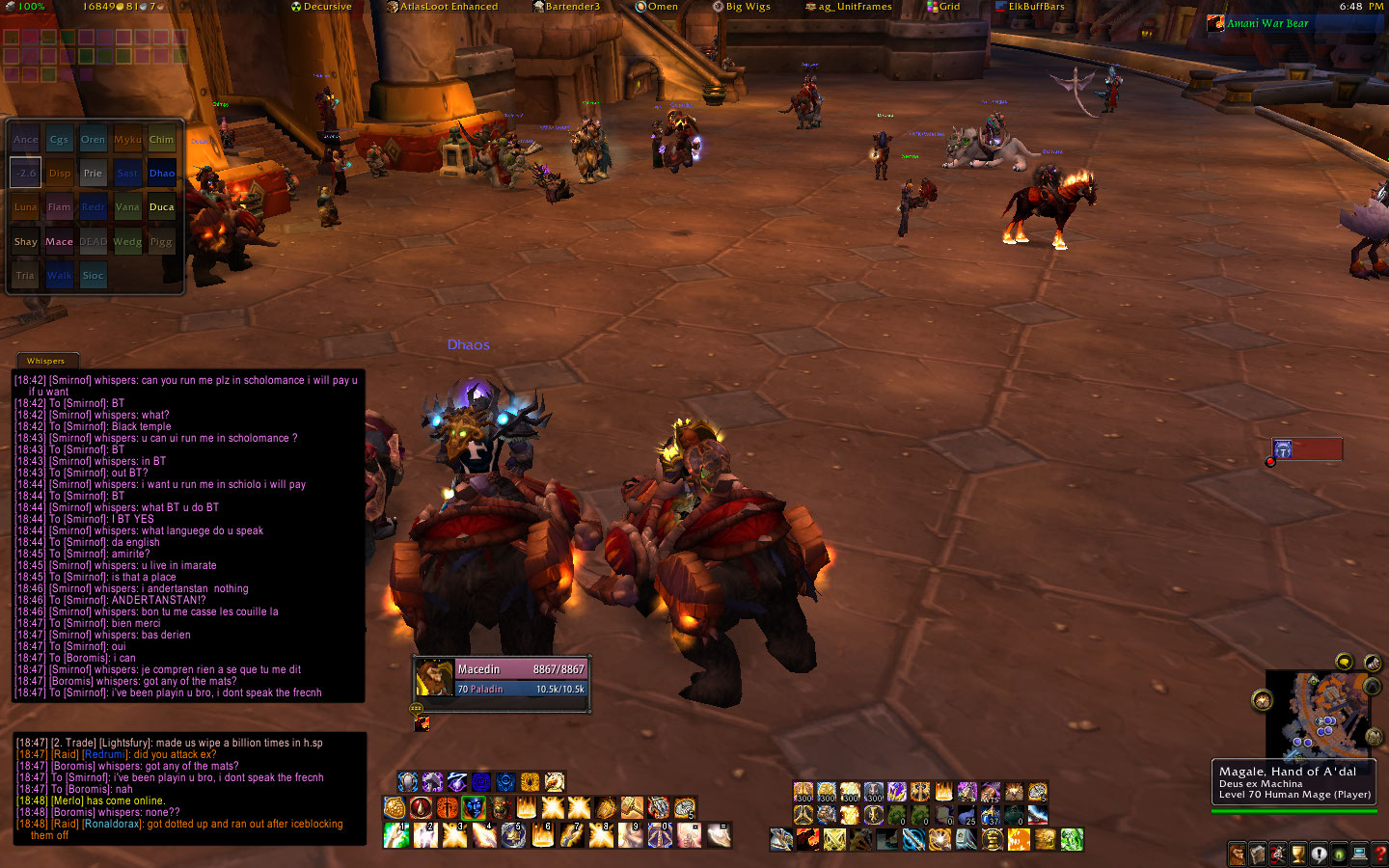Viewport: 1389px width, 868px height.
Task: Open the Omen addon menu
Action: click(657, 7)
